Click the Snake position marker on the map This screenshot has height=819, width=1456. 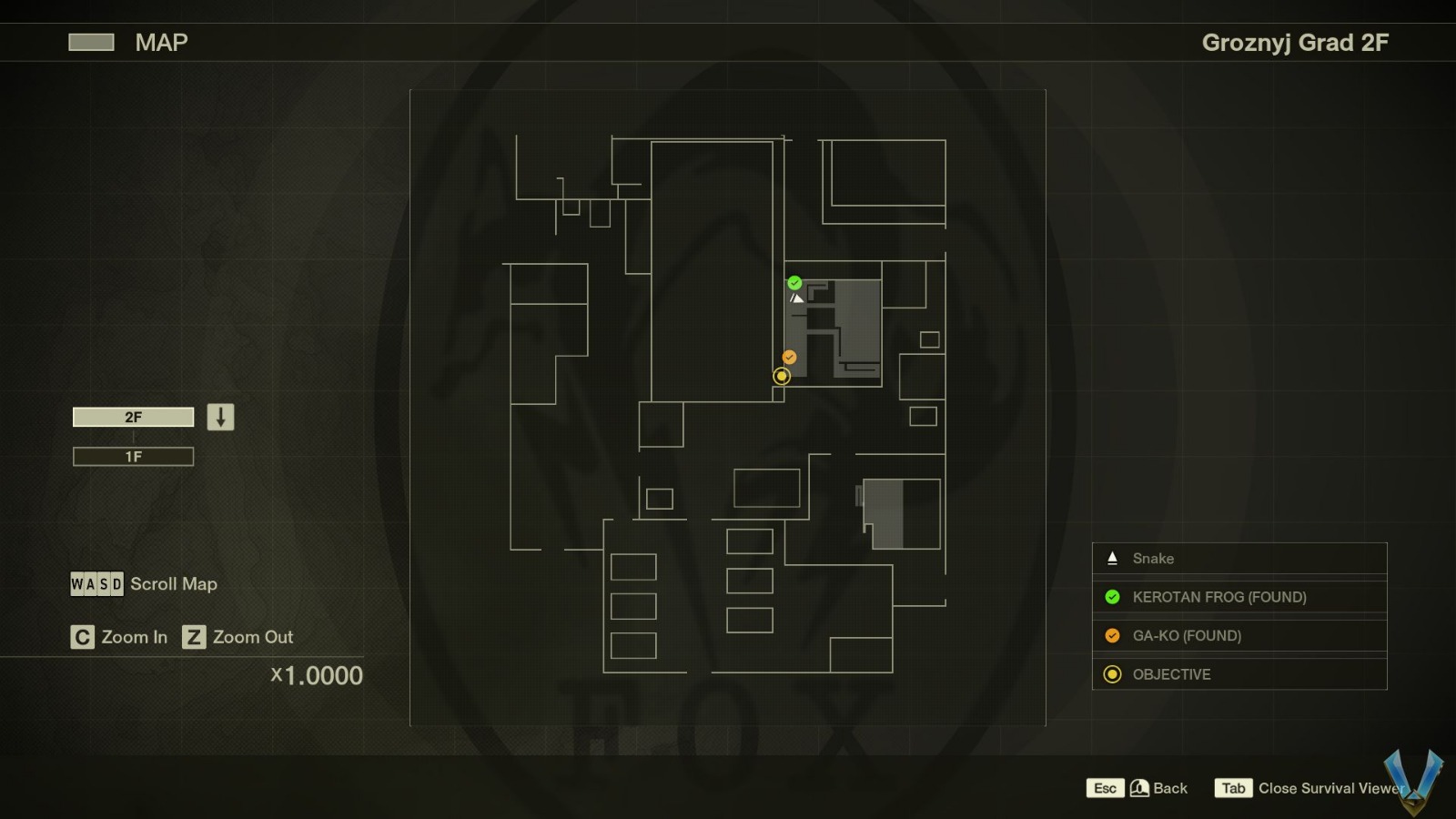click(x=796, y=297)
